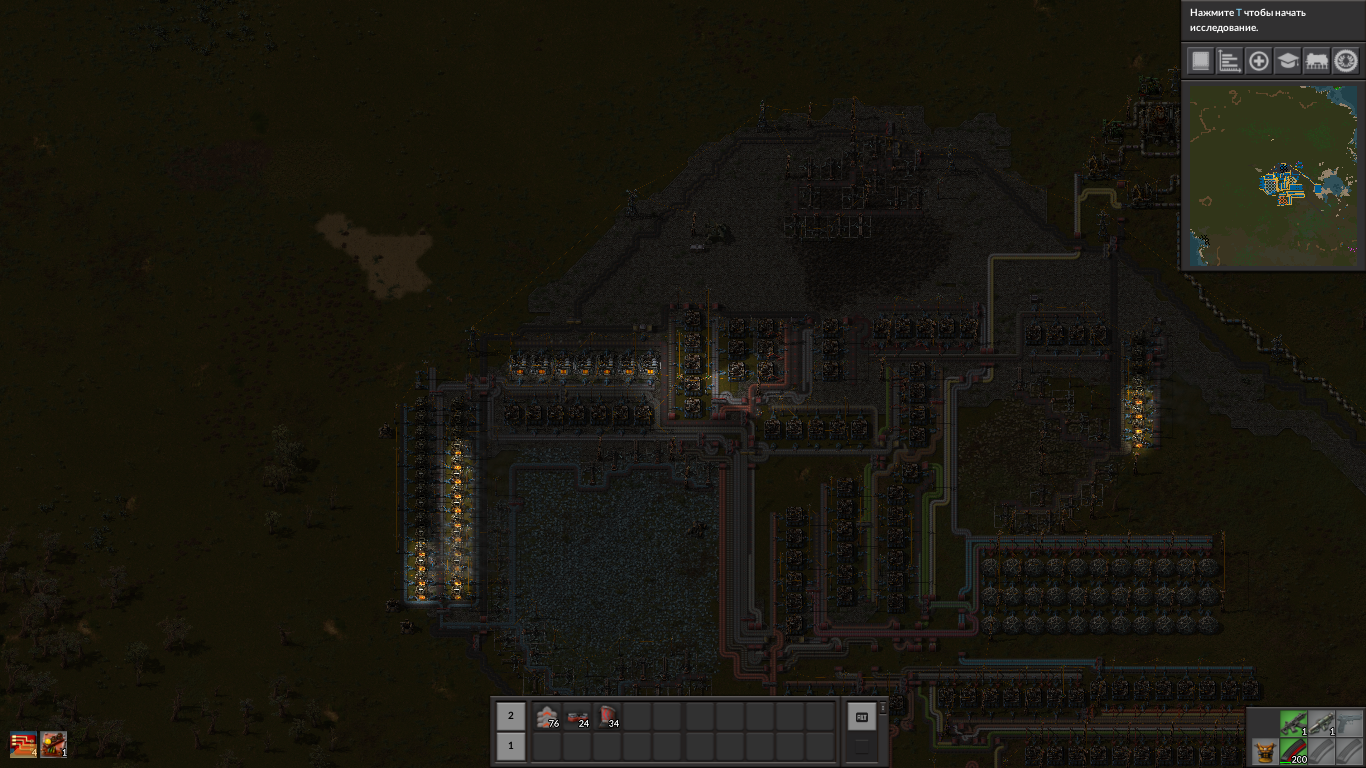Select the stack of 76 items
Screen dimensions: 1366x768
point(547,716)
